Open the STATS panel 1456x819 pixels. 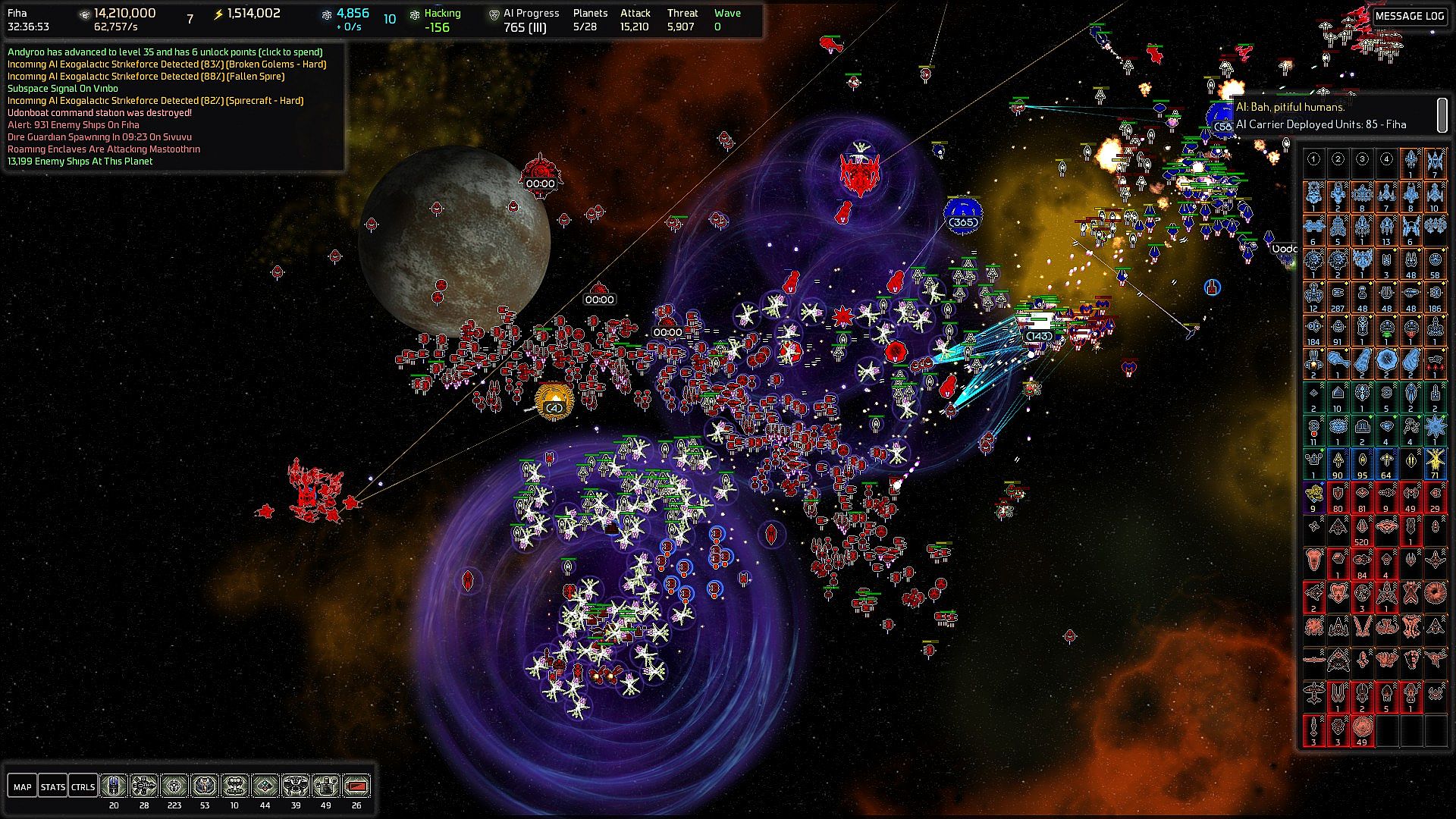pos(52,786)
